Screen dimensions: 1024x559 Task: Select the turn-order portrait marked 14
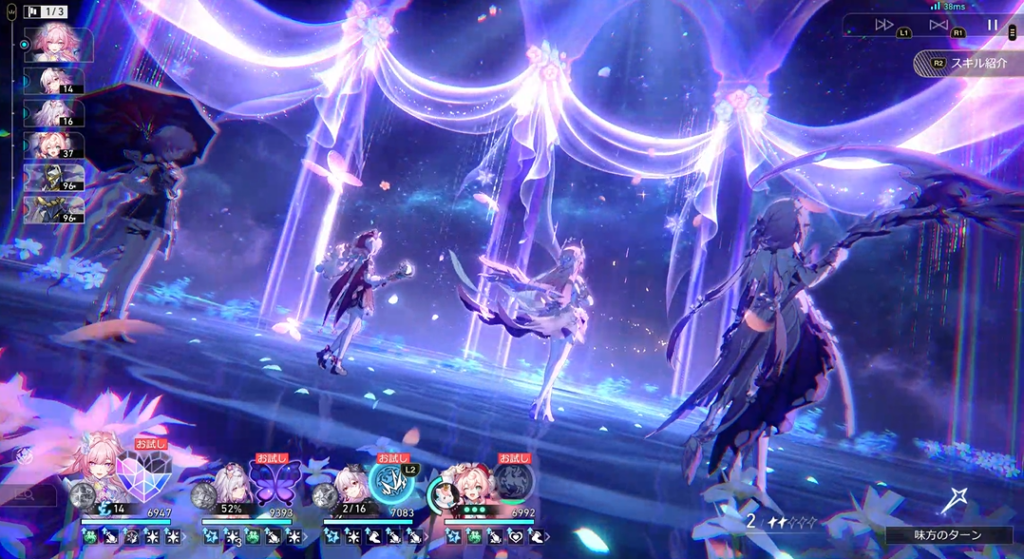click(59, 80)
